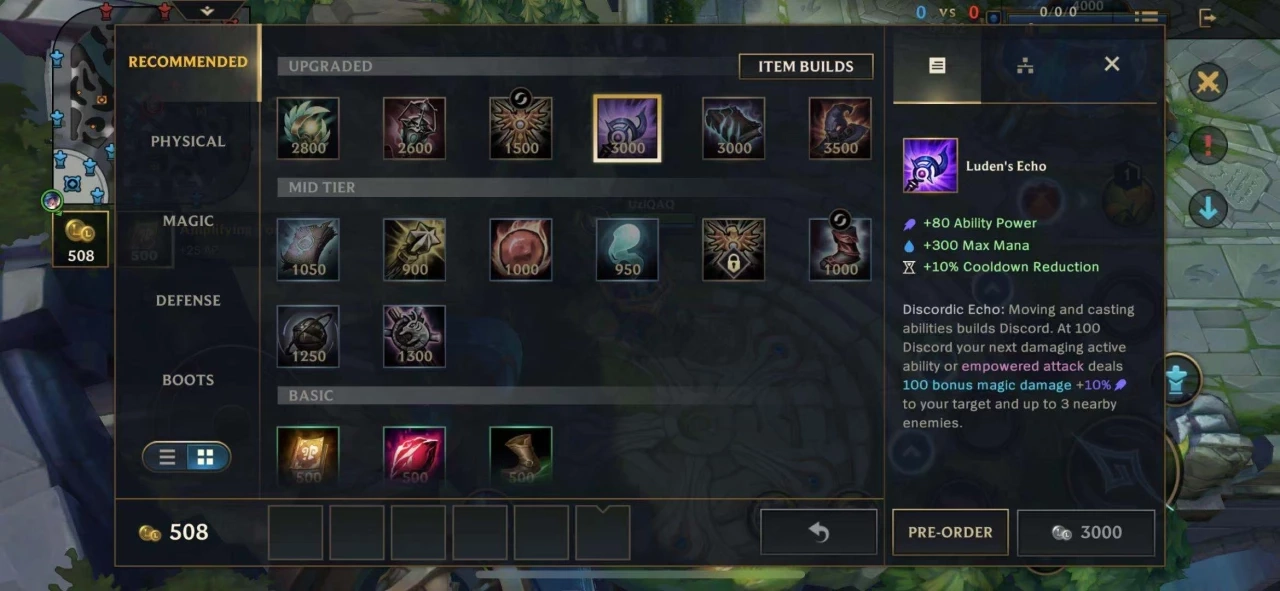
Task: Choose the 1050 gold mid tier item
Action: click(x=308, y=249)
